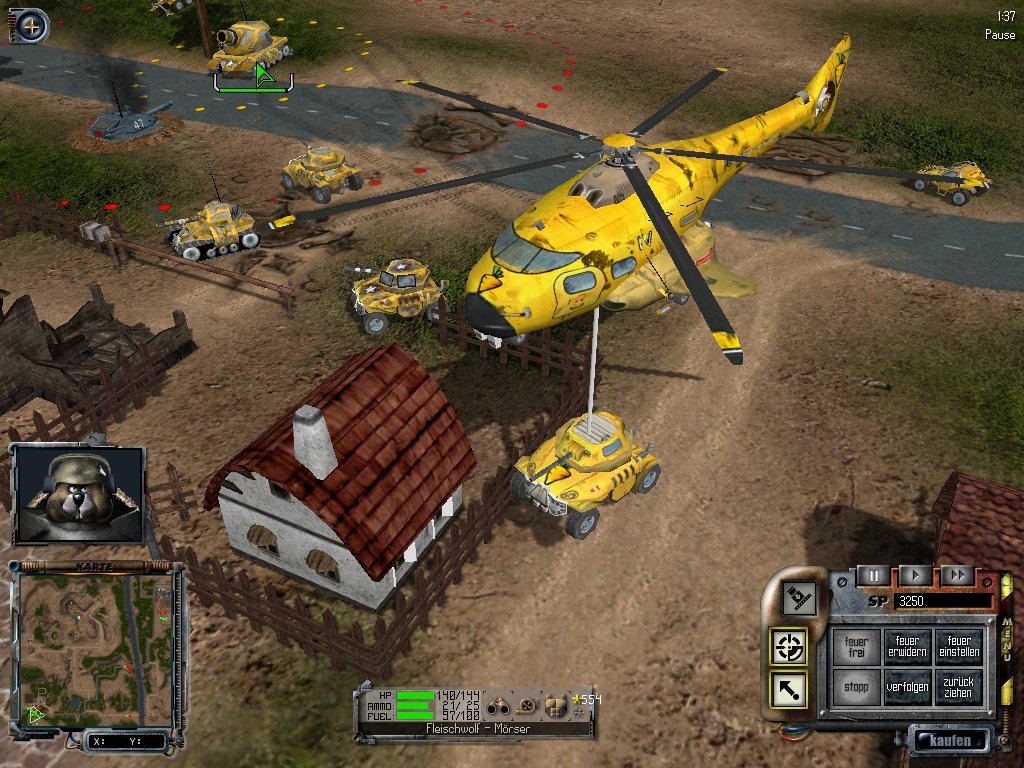Order units to "zurück ziehen"
This screenshot has width=1024, height=768.
coord(959,688)
